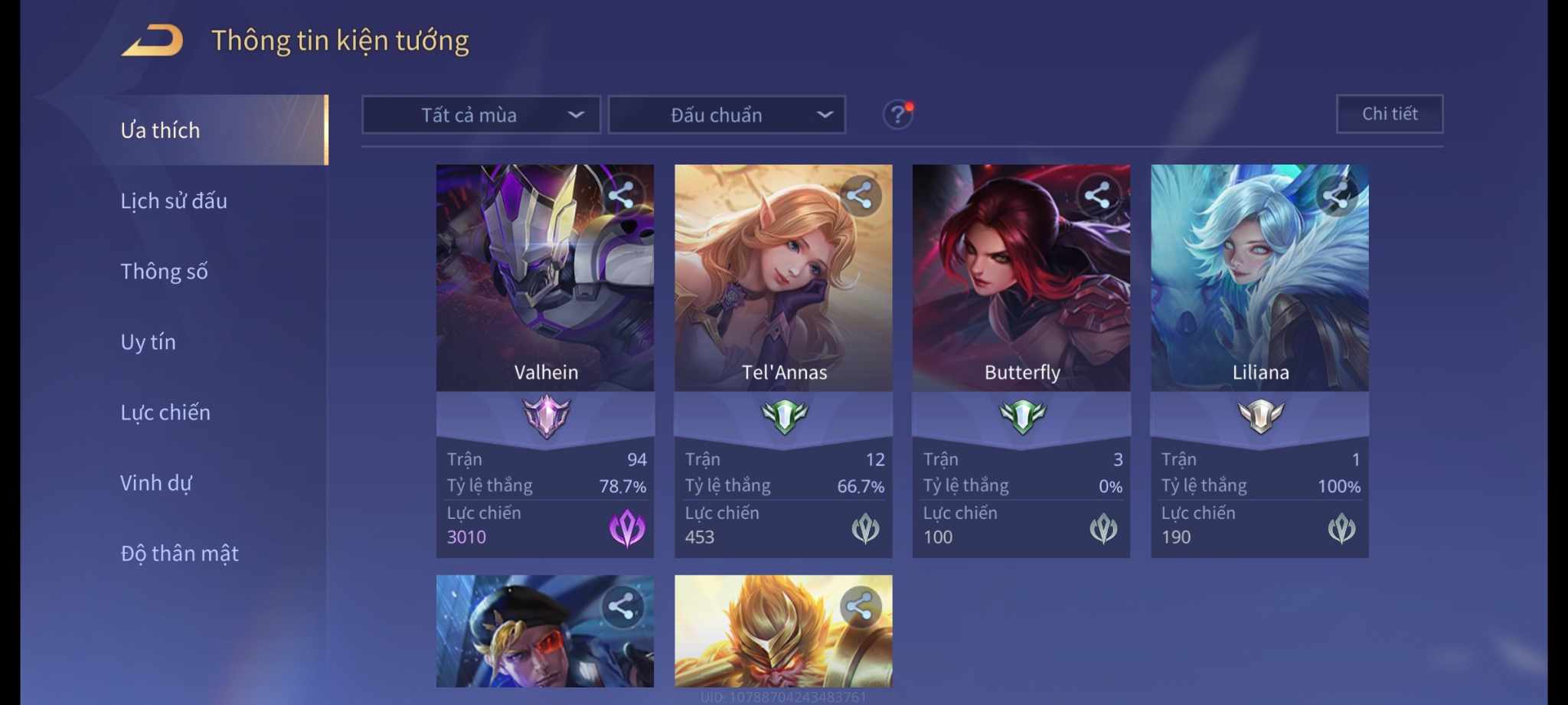Switch to the Lịch sử đấu tab
1568x705 pixels.
tap(174, 201)
